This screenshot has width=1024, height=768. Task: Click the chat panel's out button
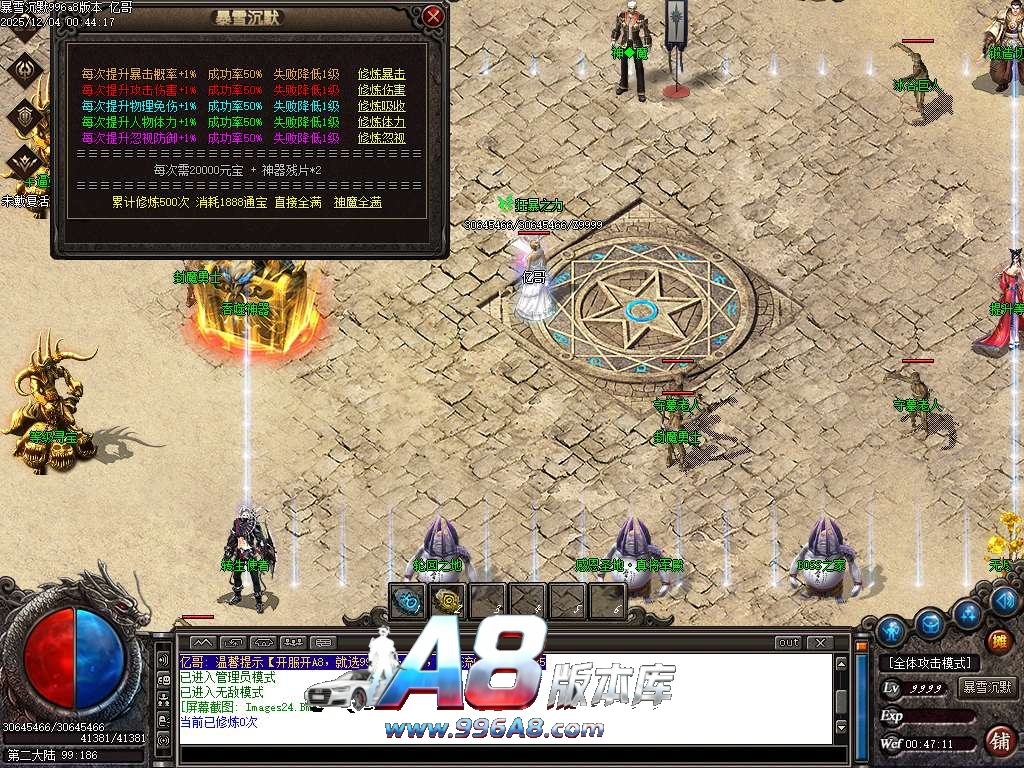click(789, 642)
